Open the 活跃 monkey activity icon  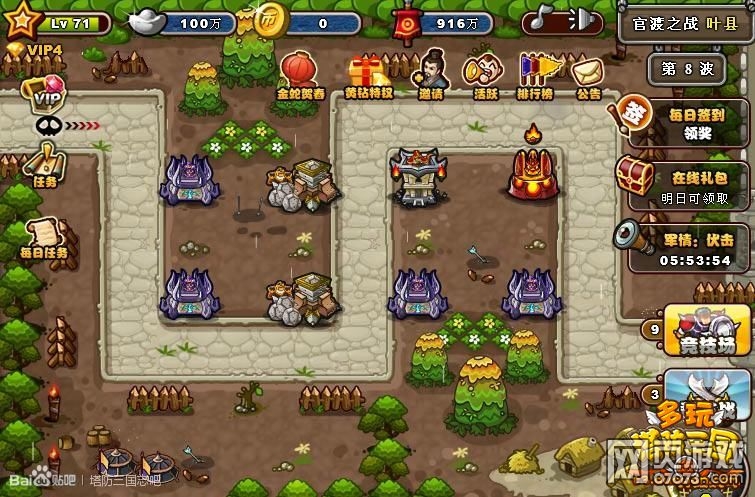point(486,74)
